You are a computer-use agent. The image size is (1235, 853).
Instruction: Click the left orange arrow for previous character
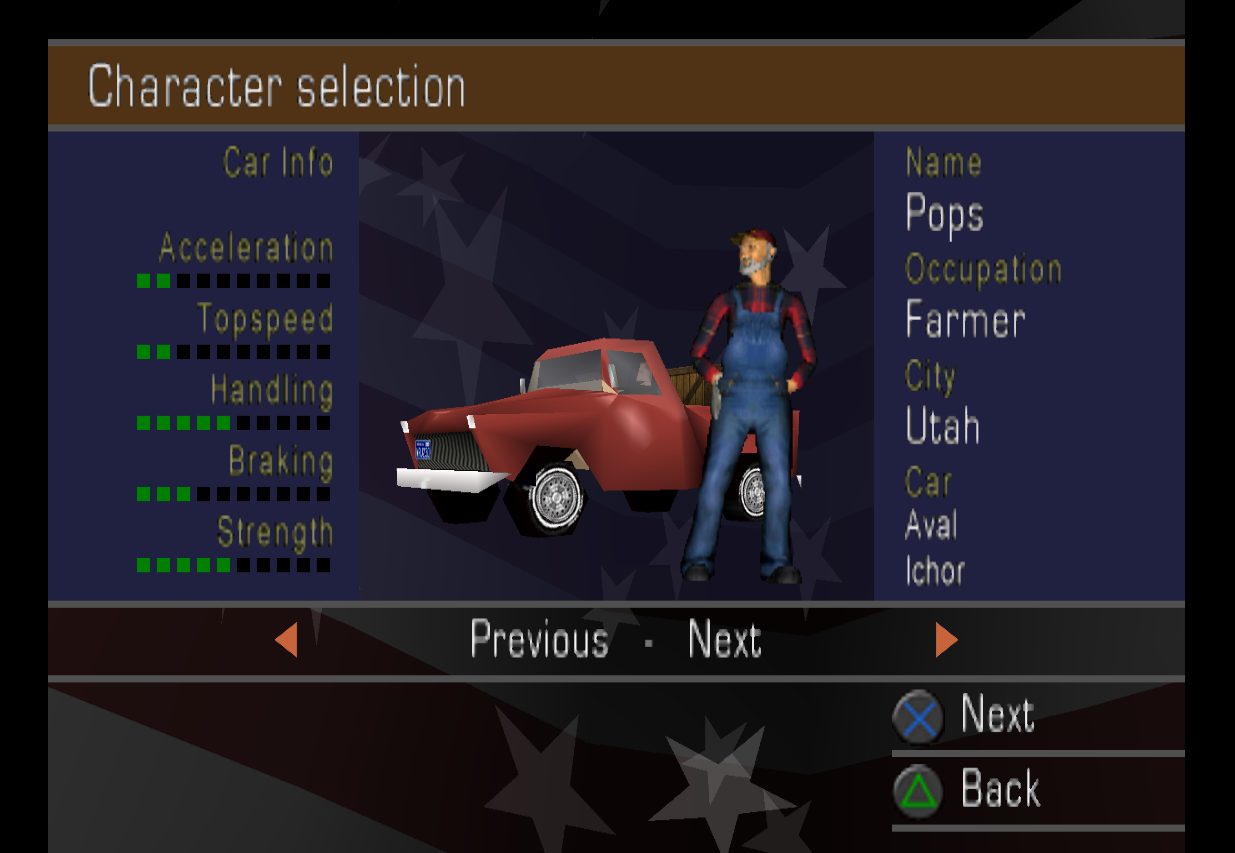point(287,639)
